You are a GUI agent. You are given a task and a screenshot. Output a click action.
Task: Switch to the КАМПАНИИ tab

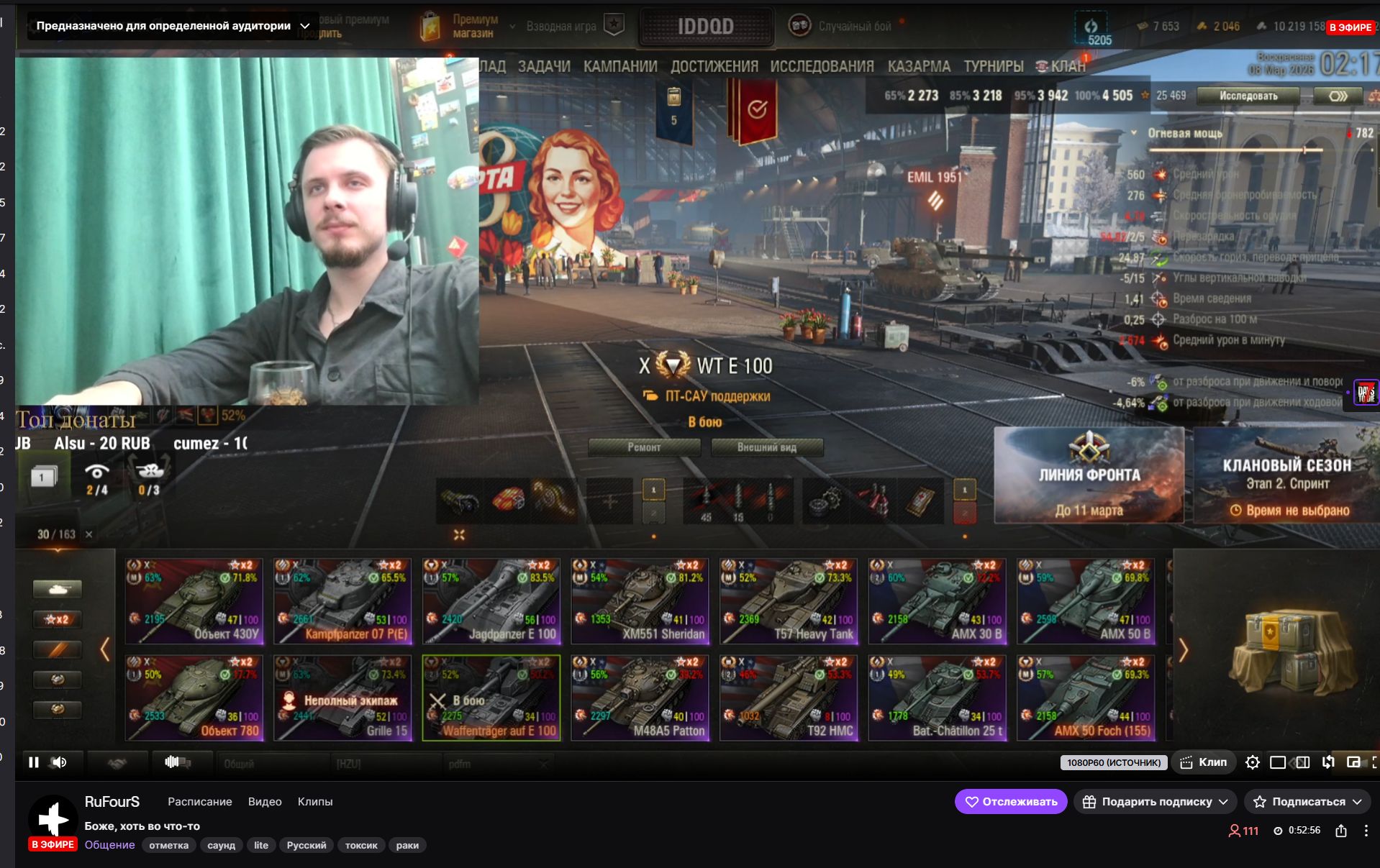620,67
